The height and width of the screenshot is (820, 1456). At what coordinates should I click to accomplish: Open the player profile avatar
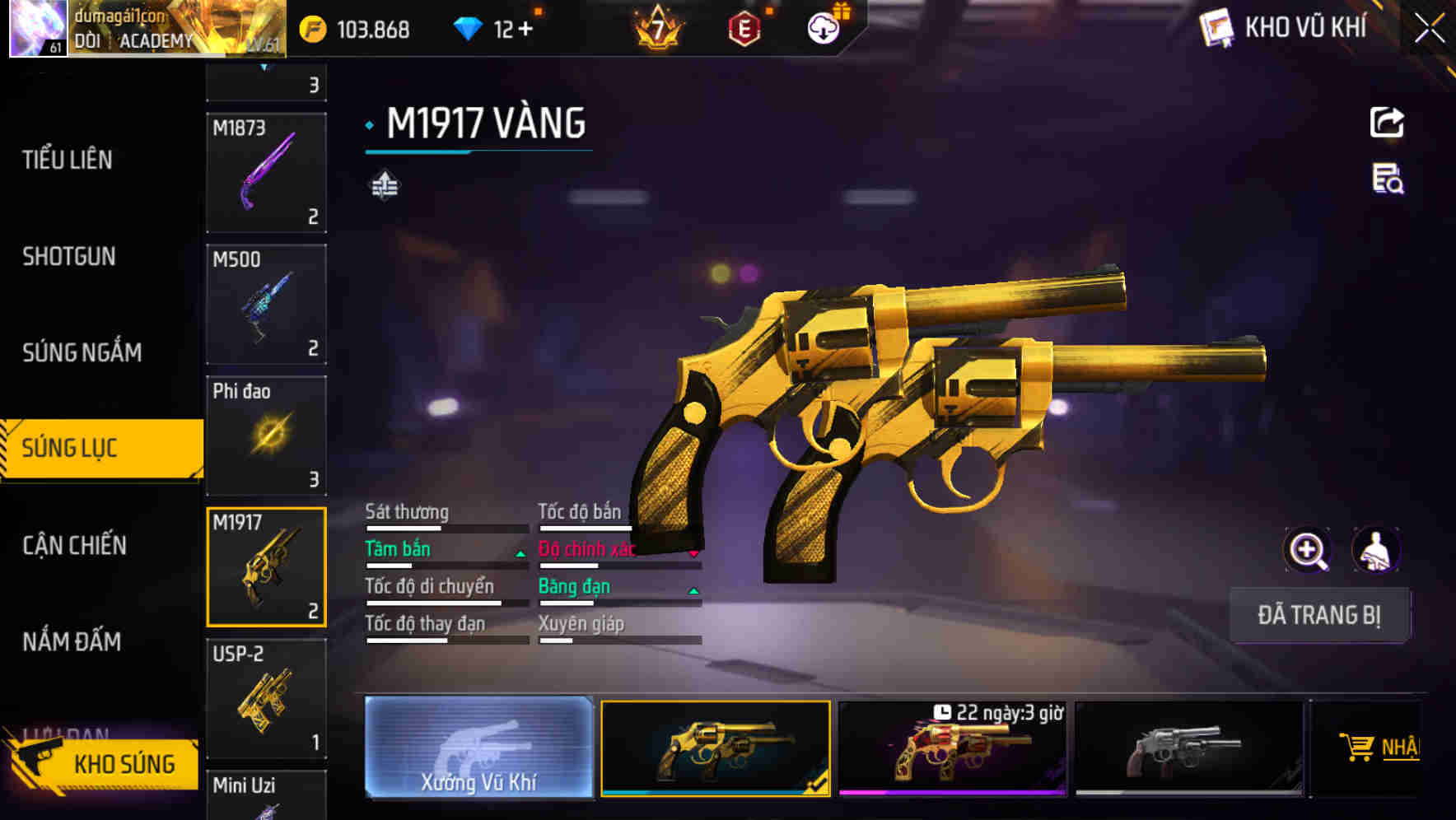click(x=37, y=28)
